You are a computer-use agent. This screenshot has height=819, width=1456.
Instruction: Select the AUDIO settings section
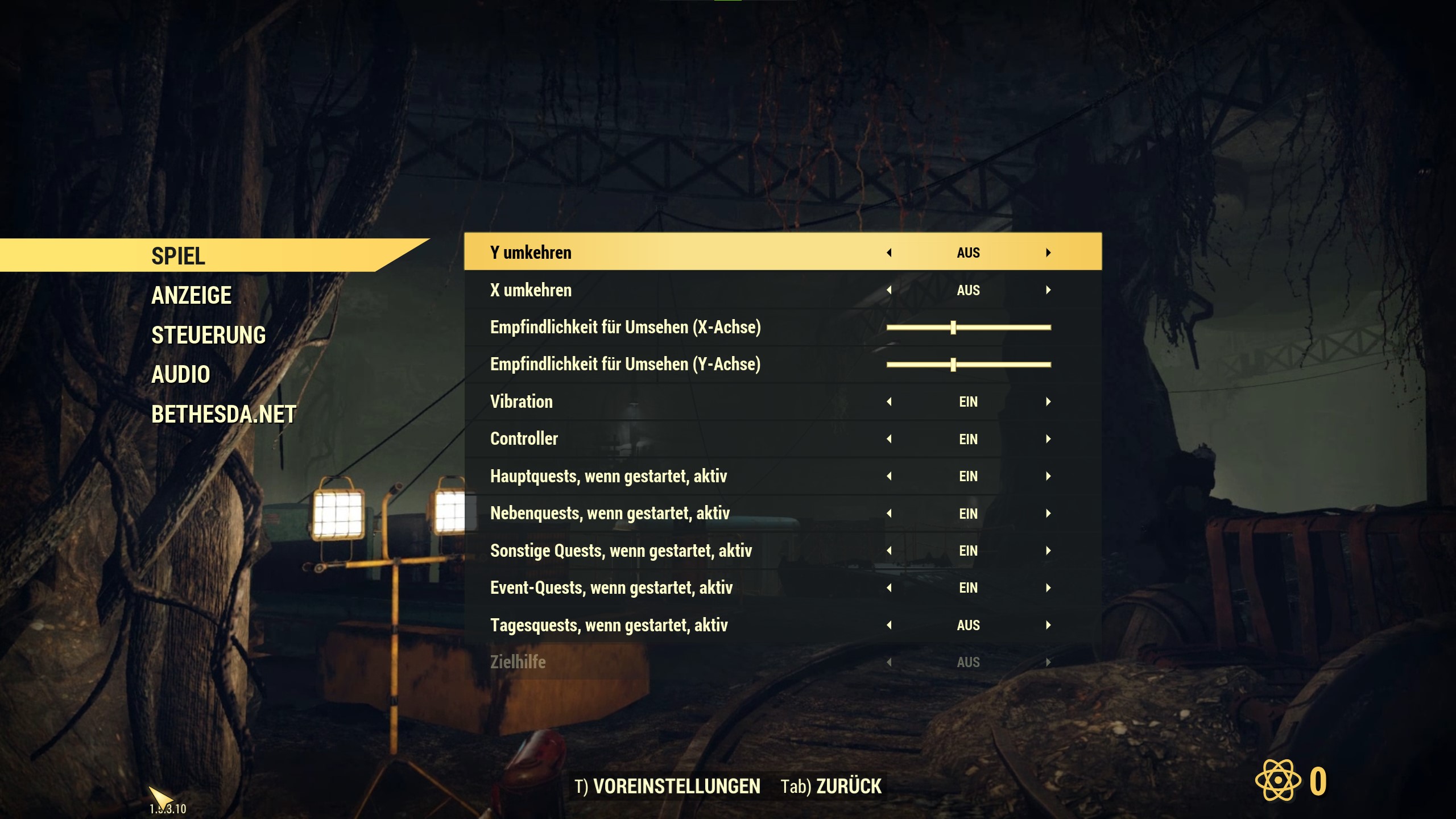click(x=181, y=375)
